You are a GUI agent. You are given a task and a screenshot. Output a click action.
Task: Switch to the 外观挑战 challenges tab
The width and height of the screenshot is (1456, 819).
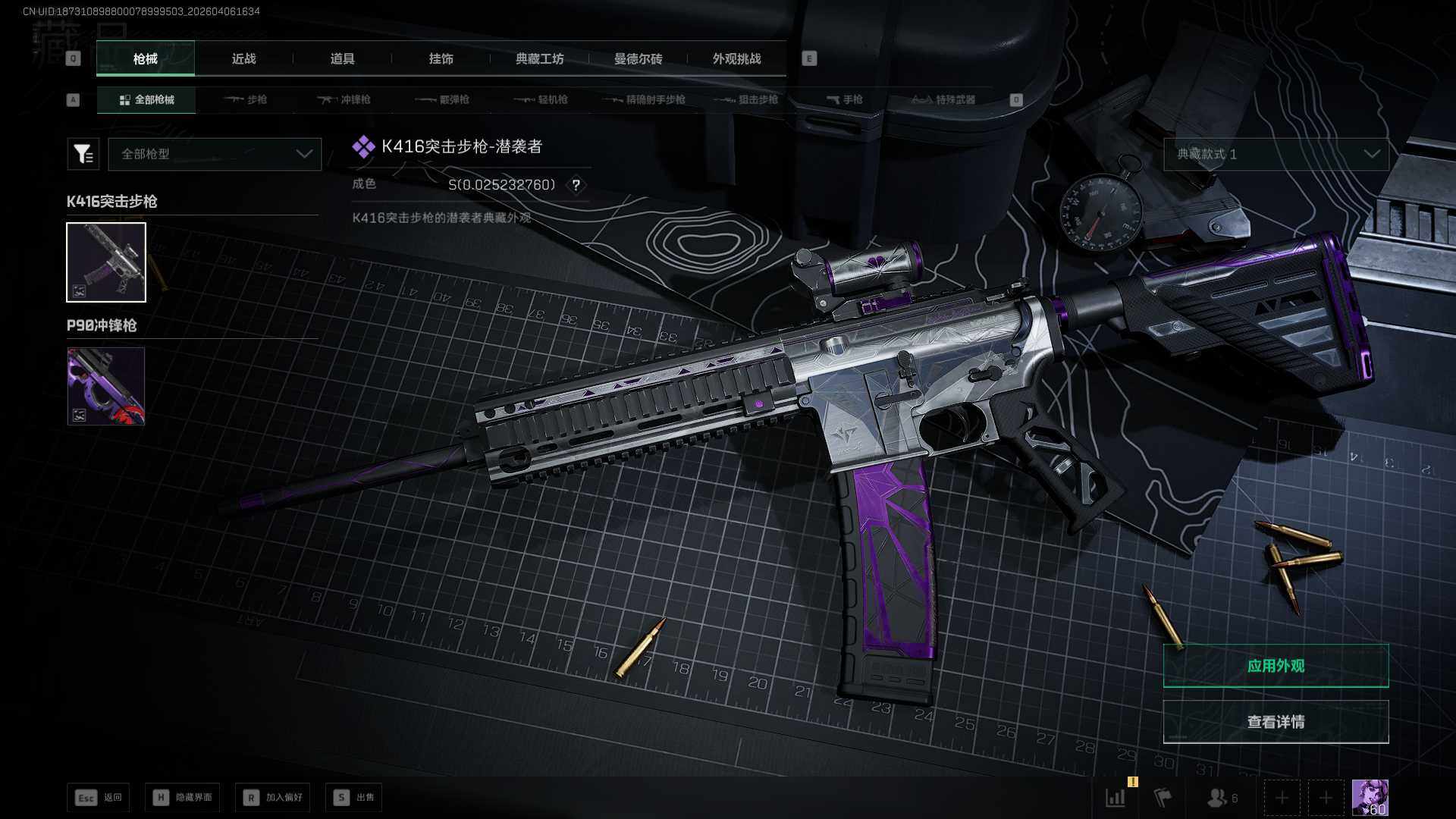[736, 58]
